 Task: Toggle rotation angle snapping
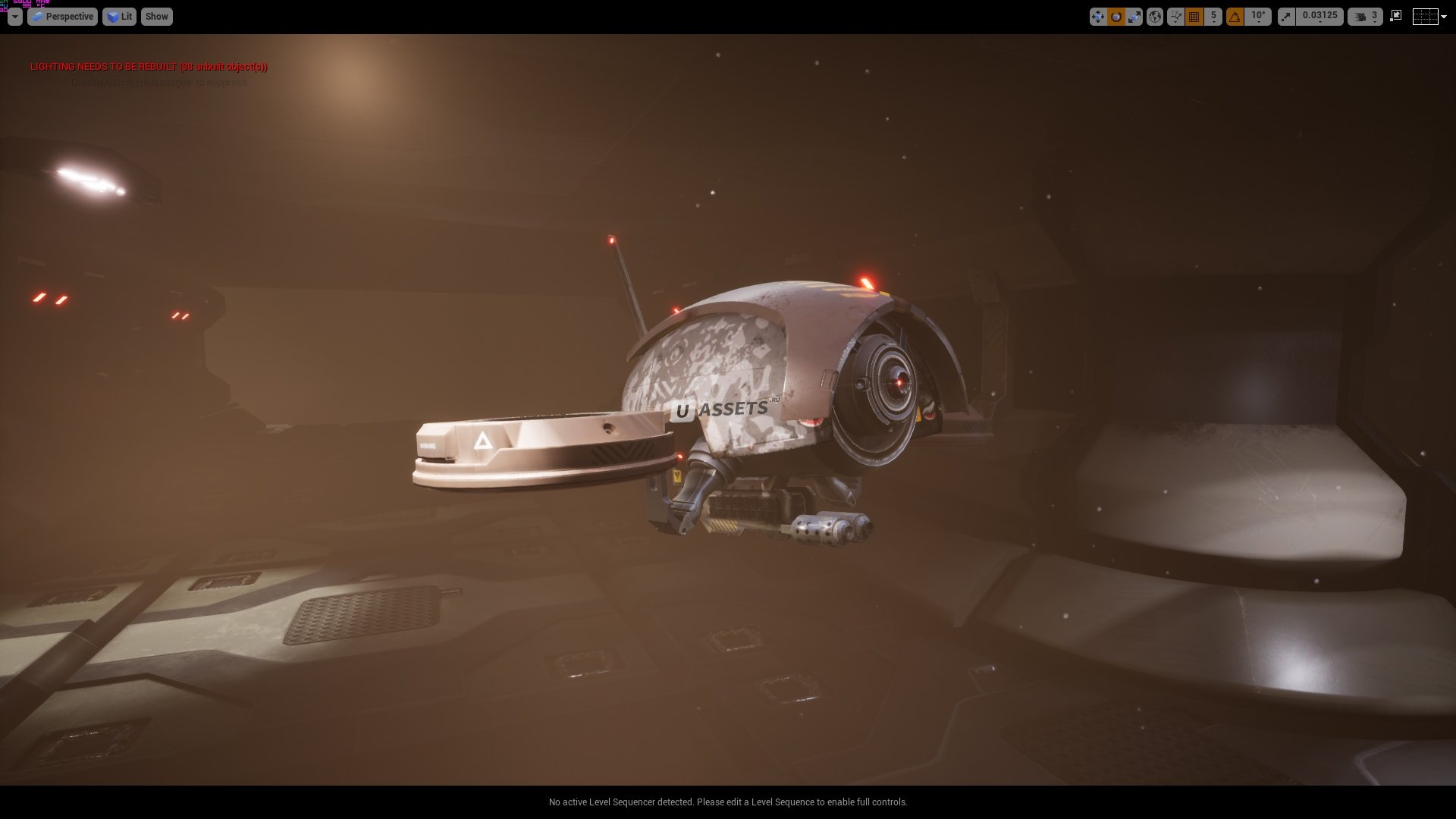pyautogui.click(x=1235, y=17)
